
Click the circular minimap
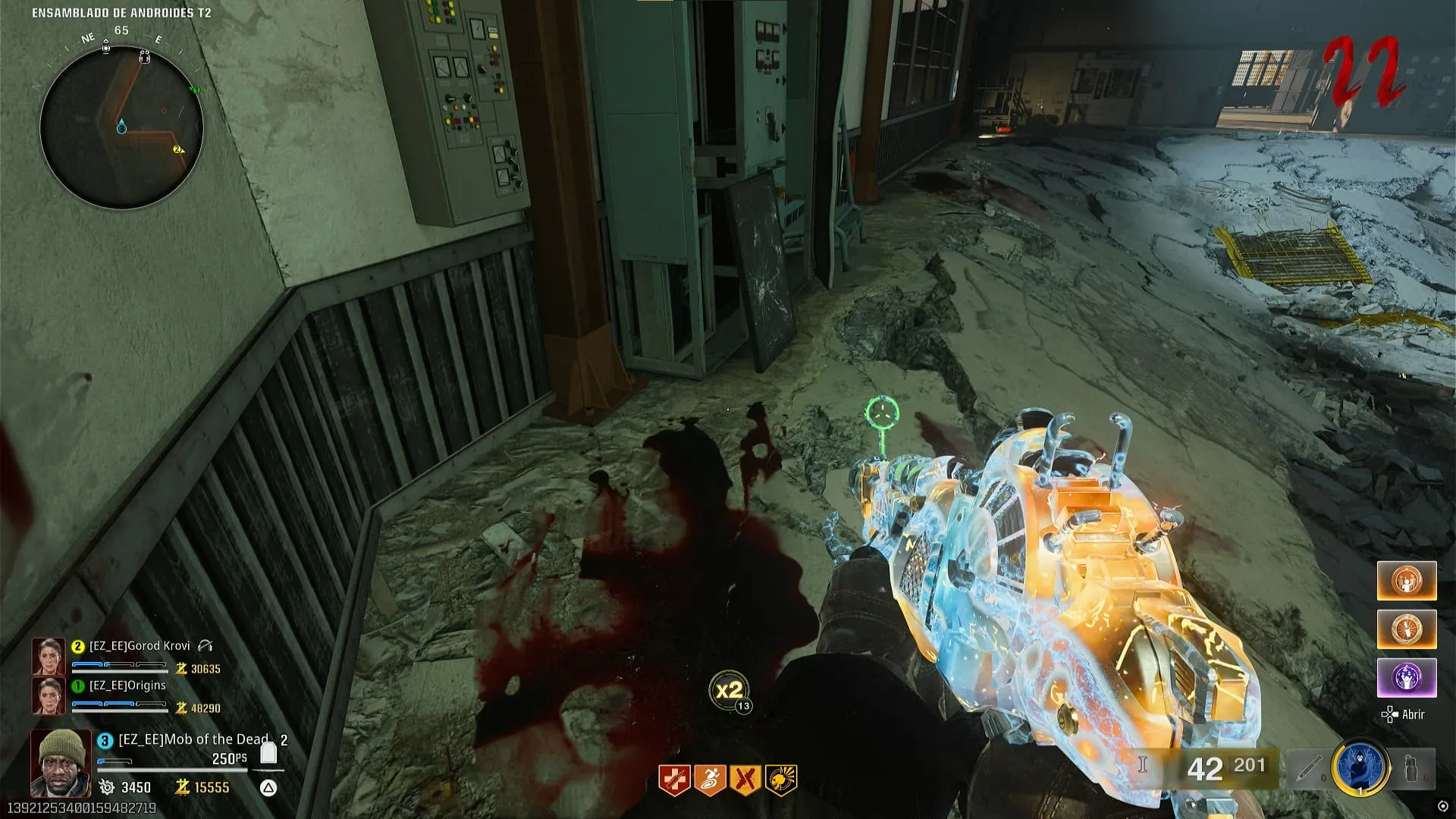(121, 127)
